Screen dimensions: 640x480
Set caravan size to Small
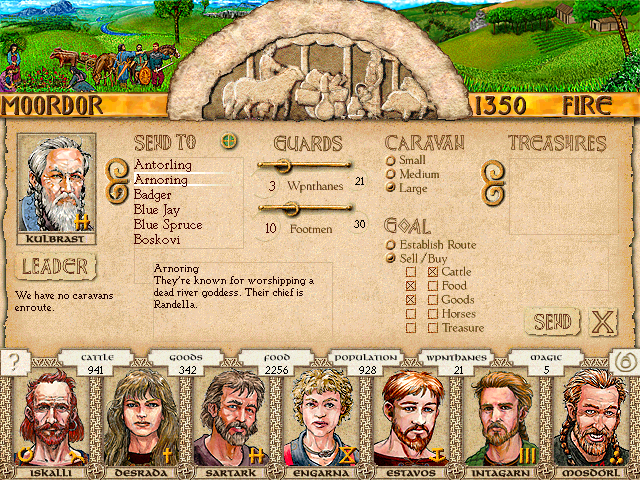coord(390,160)
